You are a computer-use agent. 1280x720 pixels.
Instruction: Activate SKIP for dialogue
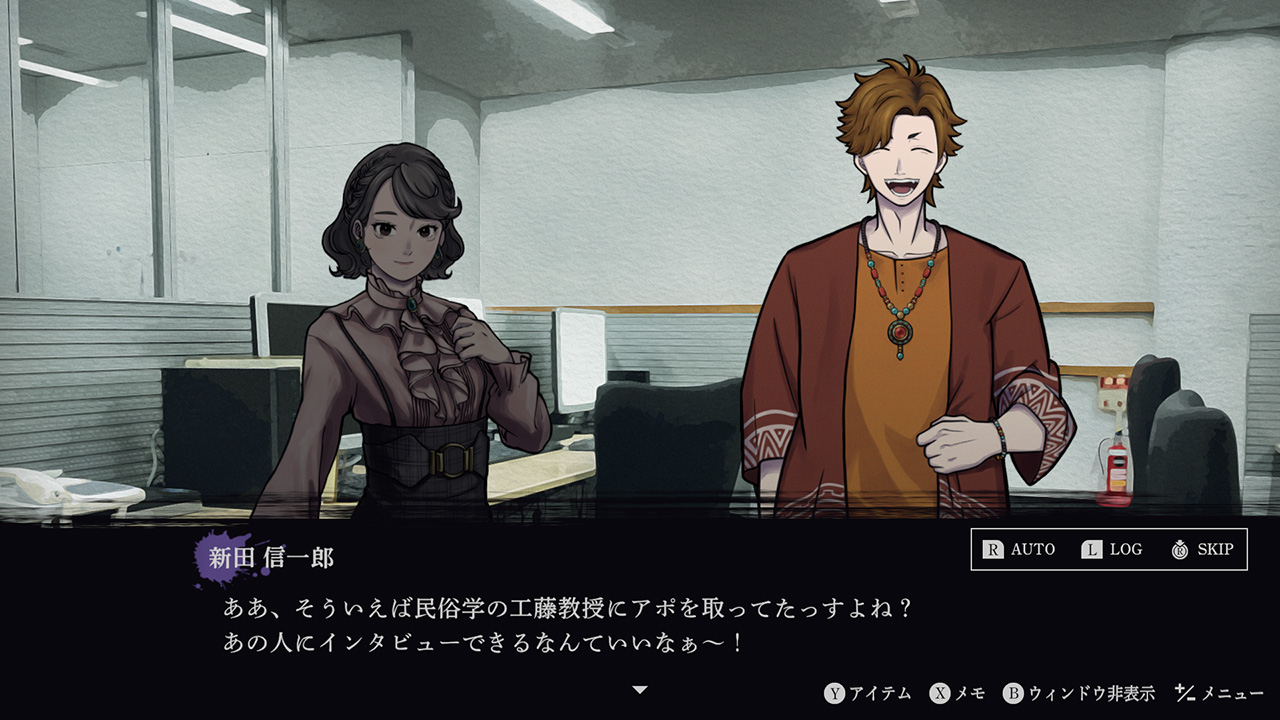(1202, 549)
